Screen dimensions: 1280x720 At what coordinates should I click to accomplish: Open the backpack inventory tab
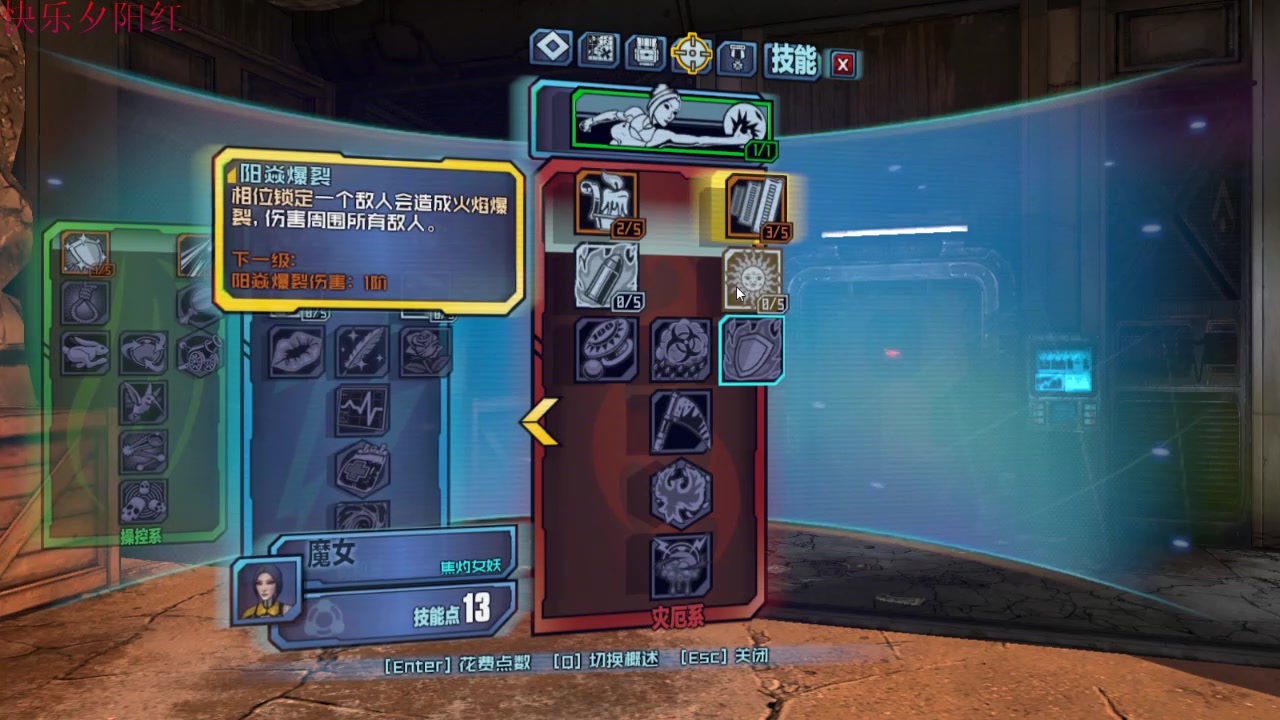(x=646, y=52)
